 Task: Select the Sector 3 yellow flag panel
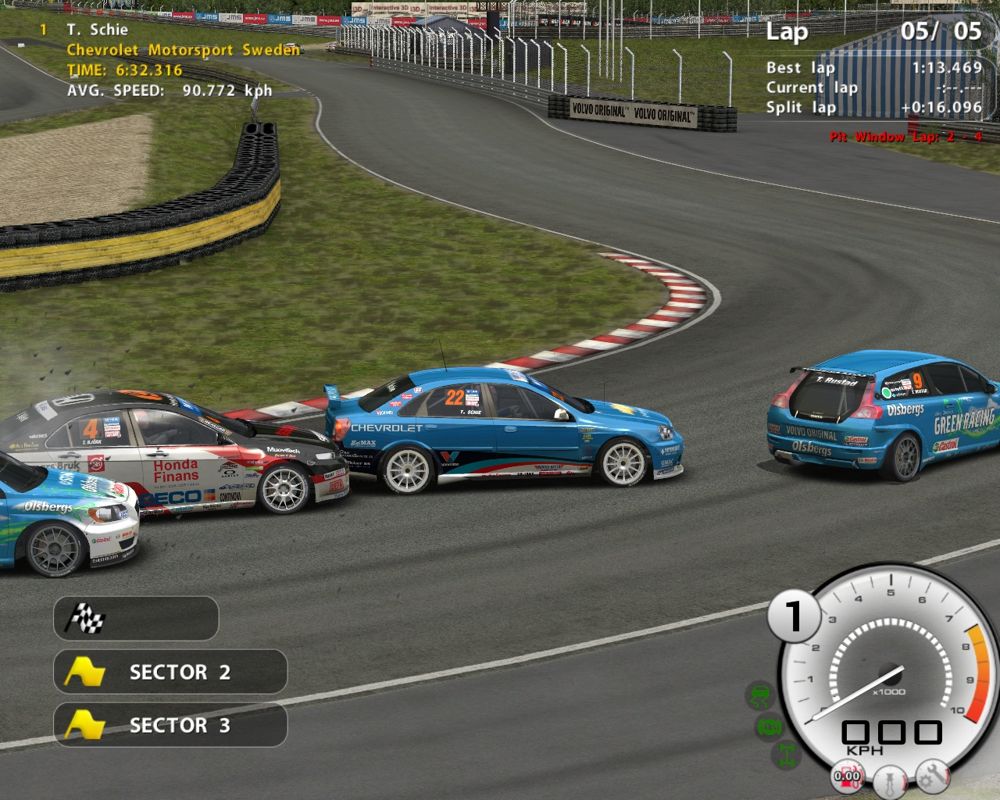point(170,725)
